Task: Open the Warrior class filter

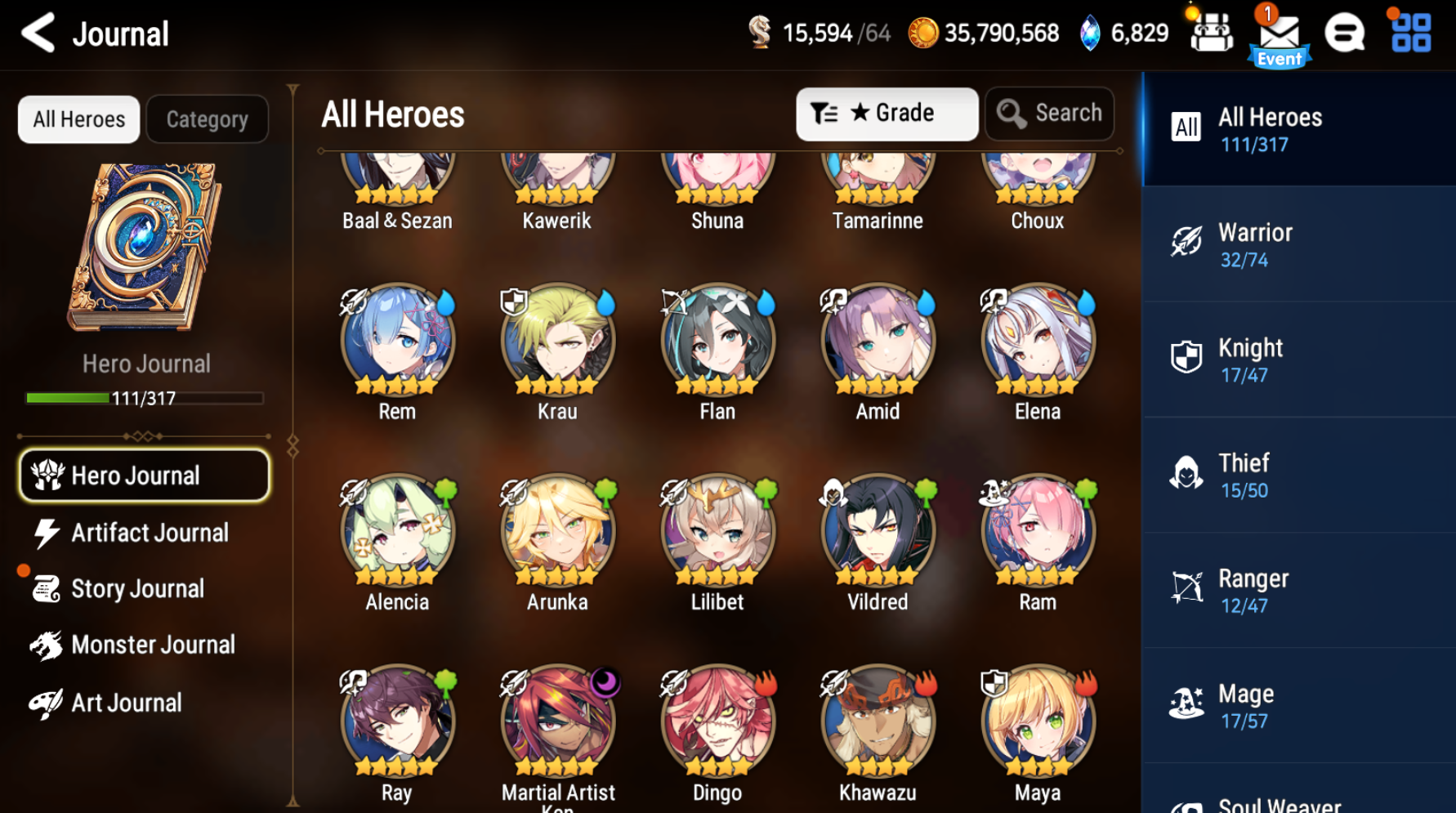Action: [1297, 243]
